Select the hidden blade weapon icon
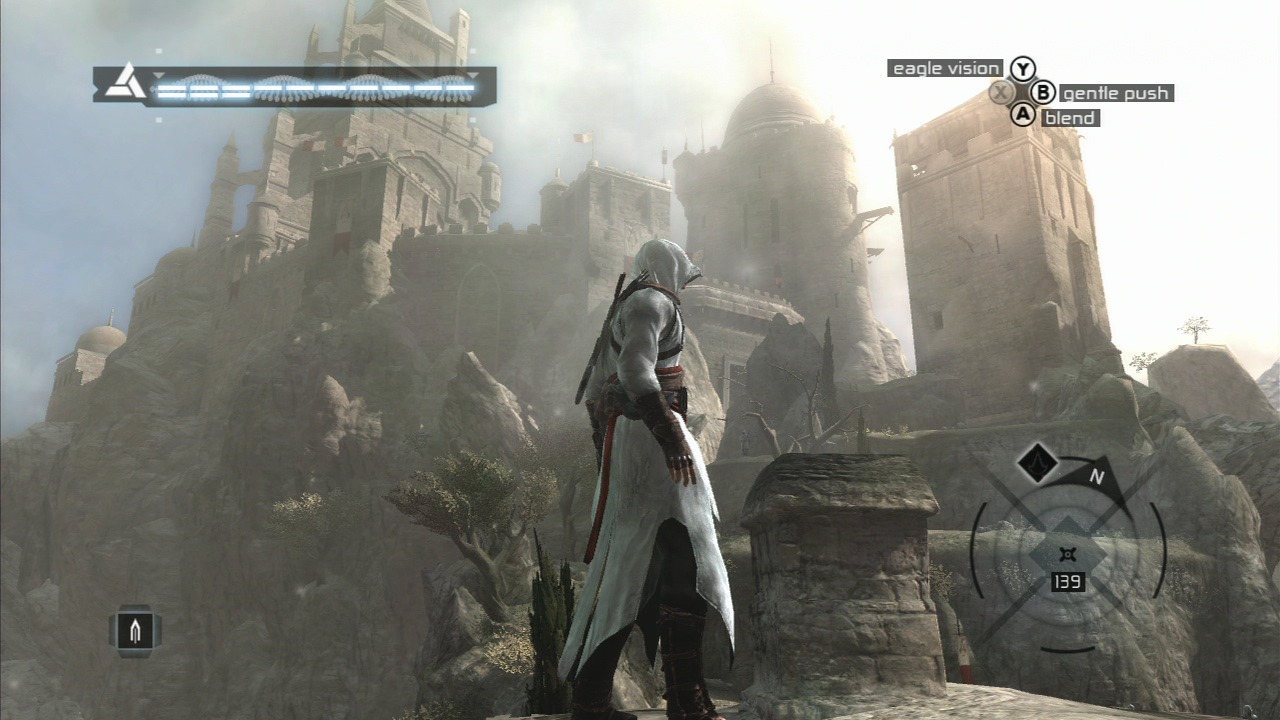Screen dimensions: 1280x720 tap(135, 630)
